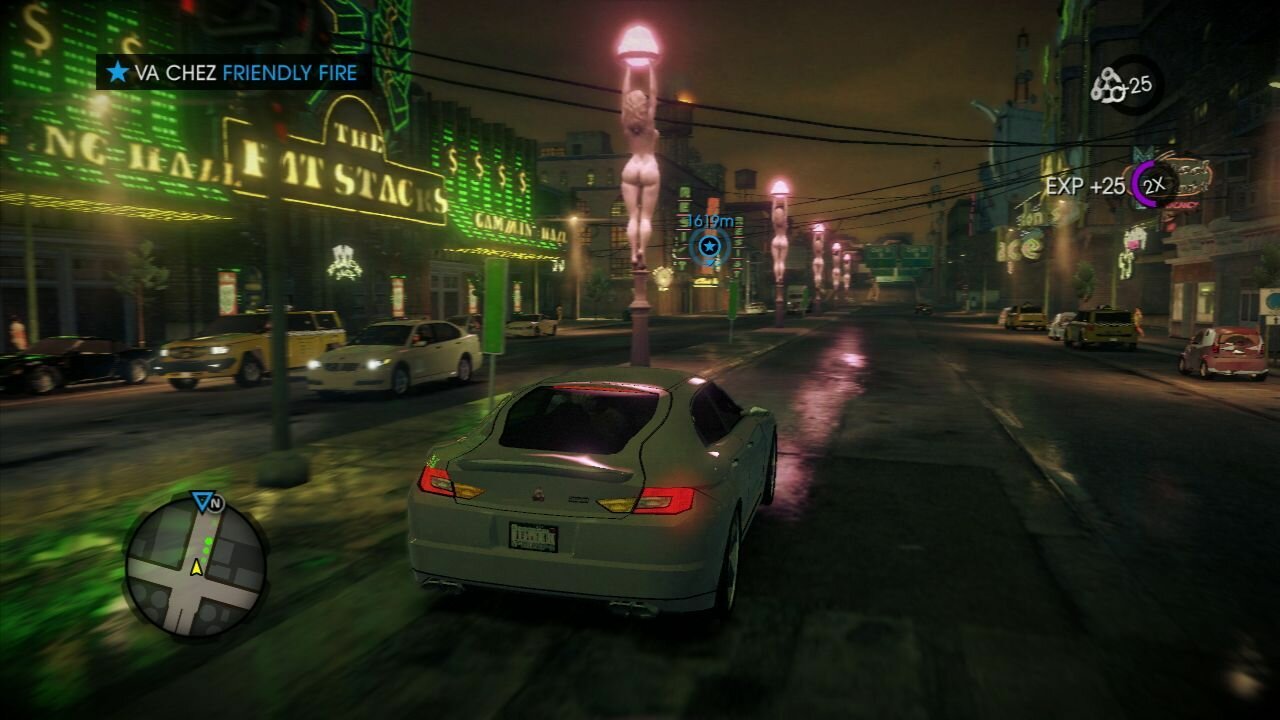Select the blue star waypoint marker
This screenshot has height=720, width=1280.
[709, 245]
